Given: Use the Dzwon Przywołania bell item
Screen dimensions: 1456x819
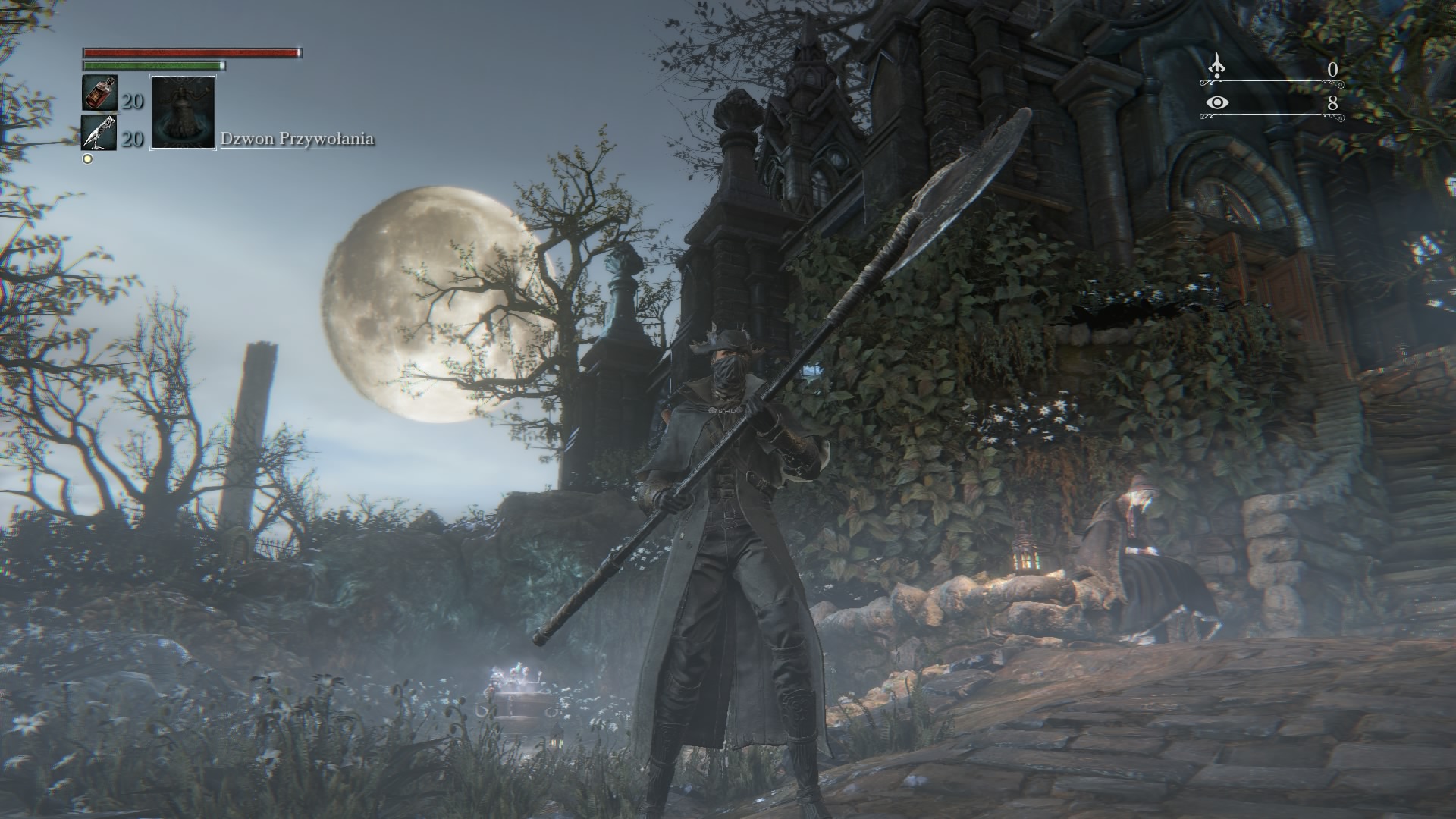Looking at the screenshot, I should click(183, 111).
